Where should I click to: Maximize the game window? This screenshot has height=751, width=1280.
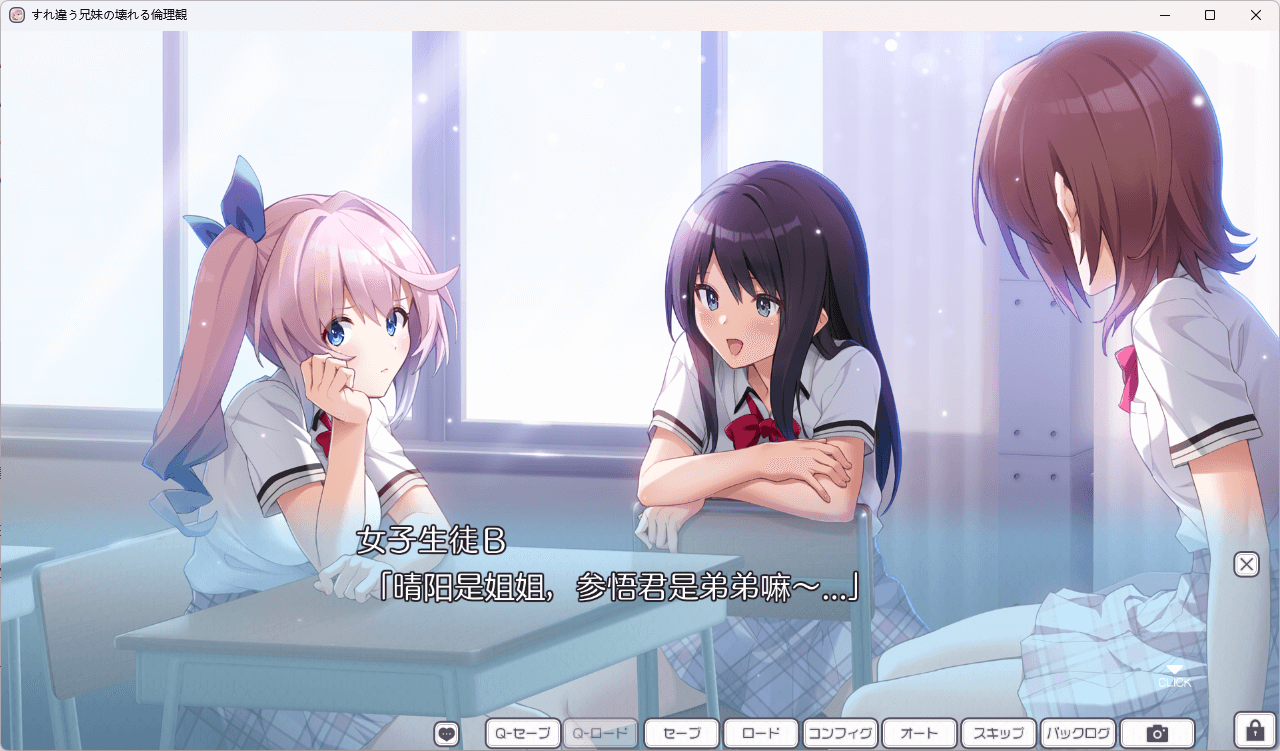point(1209,14)
